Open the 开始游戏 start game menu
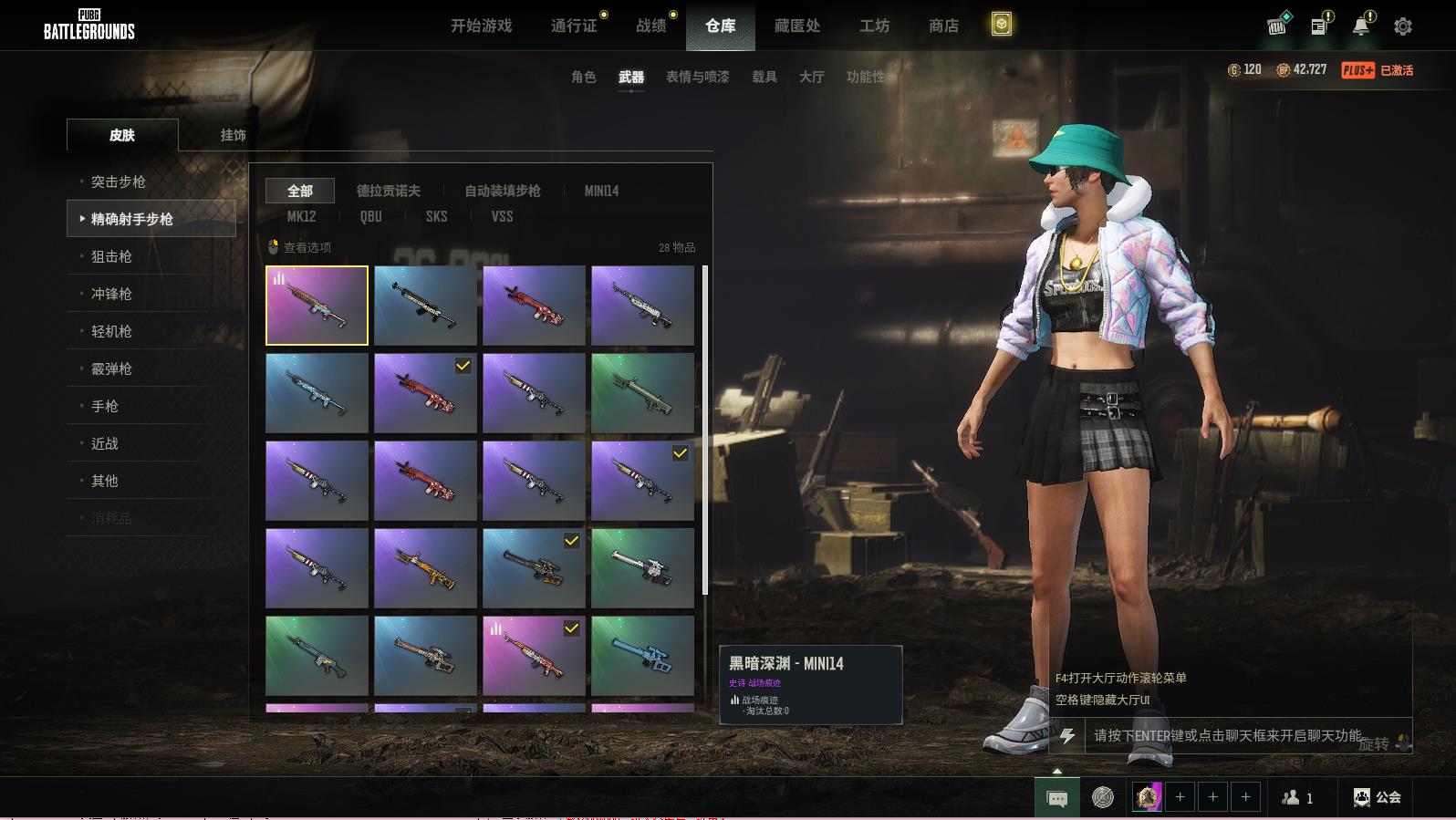The height and width of the screenshot is (820, 1456). [481, 26]
